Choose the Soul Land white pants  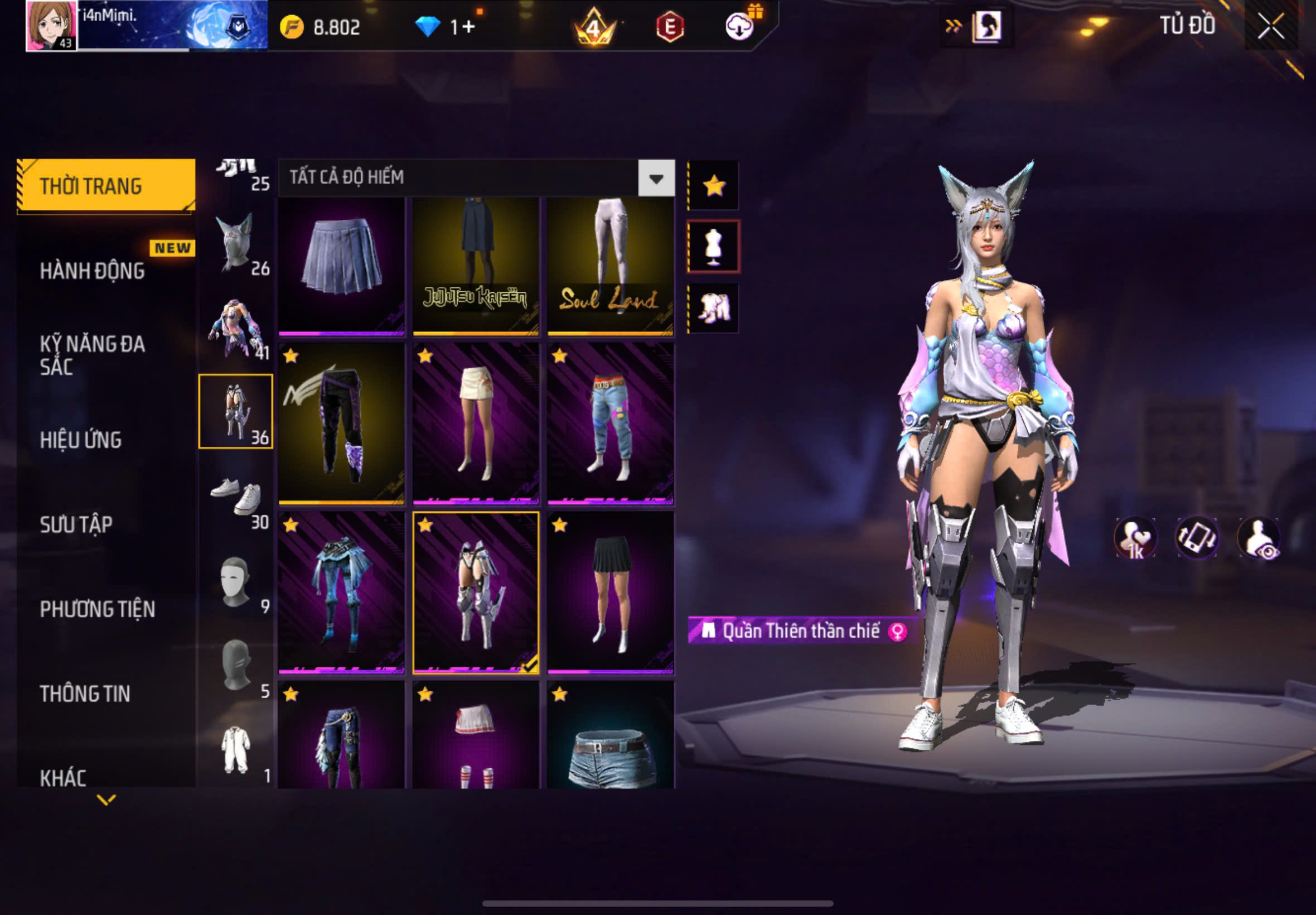pyautogui.click(x=610, y=266)
